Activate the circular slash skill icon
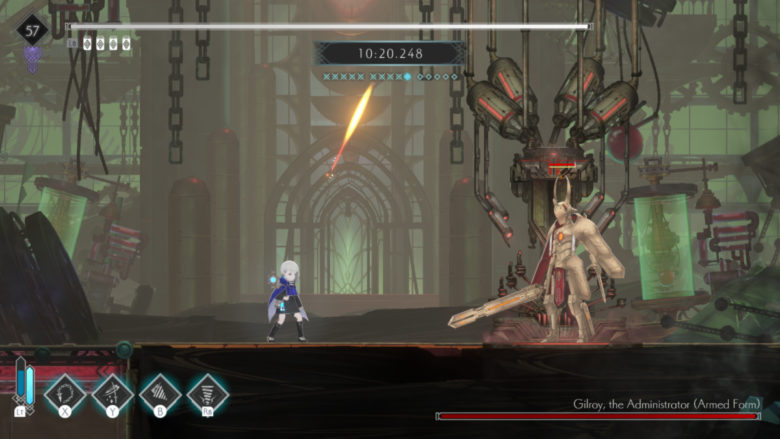This screenshot has height=439, width=780. tap(65, 393)
